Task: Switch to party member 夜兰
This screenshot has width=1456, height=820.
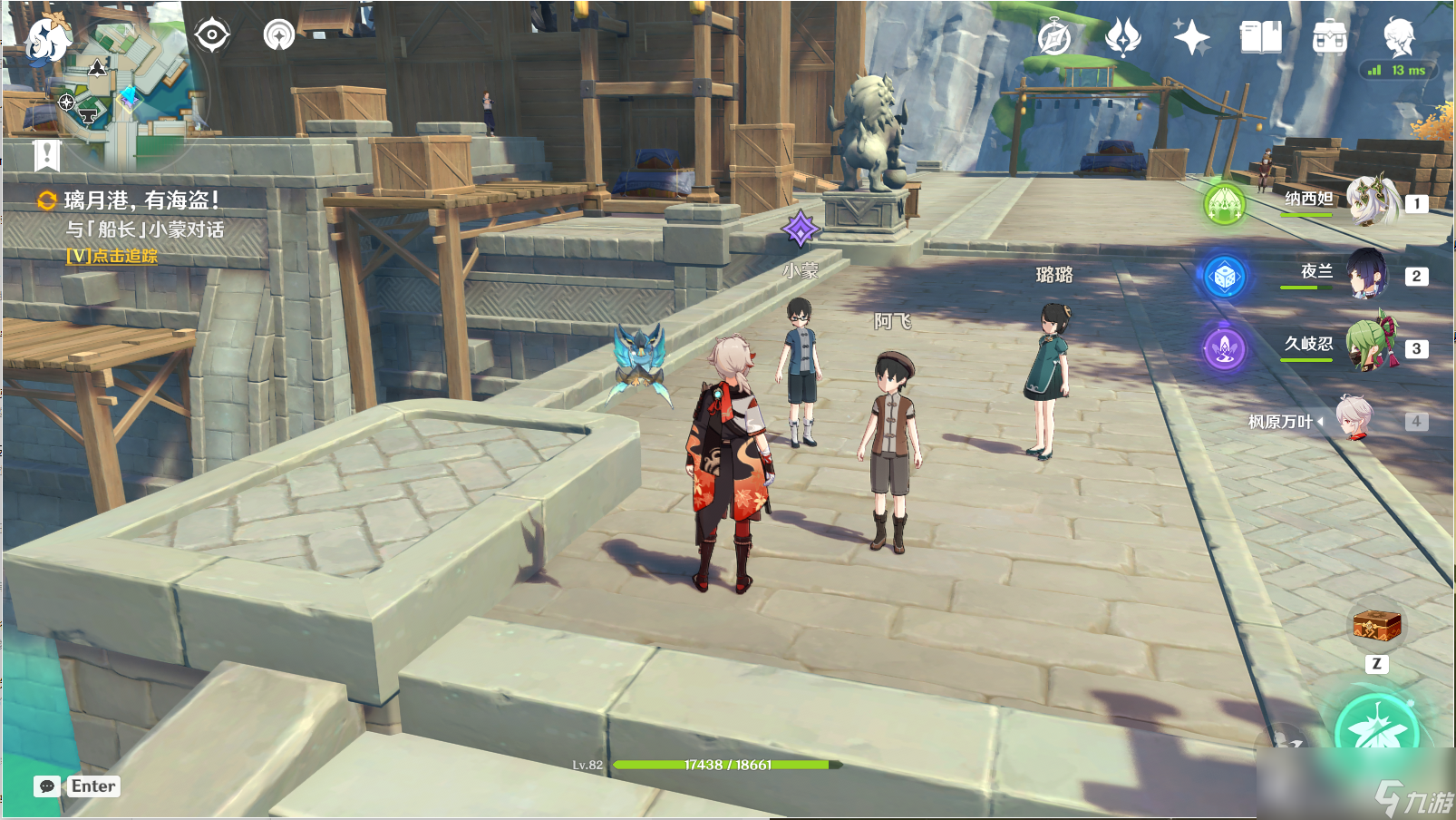Action: (1367, 274)
